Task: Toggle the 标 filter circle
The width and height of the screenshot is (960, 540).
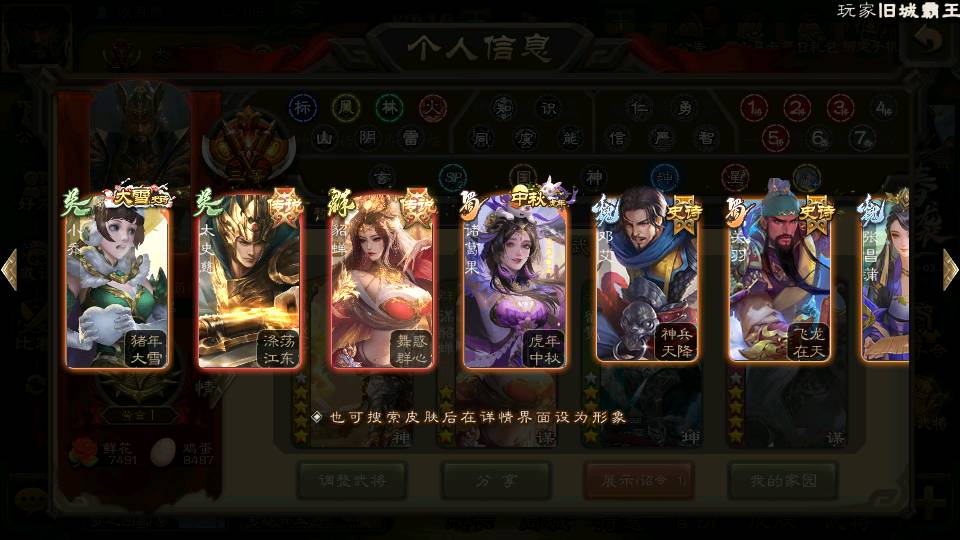Action: coord(303,108)
